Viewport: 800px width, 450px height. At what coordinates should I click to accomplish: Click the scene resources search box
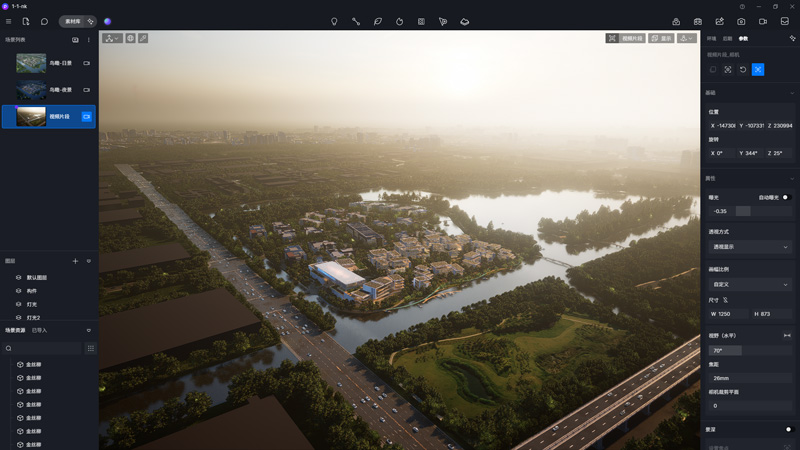tap(42, 348)
